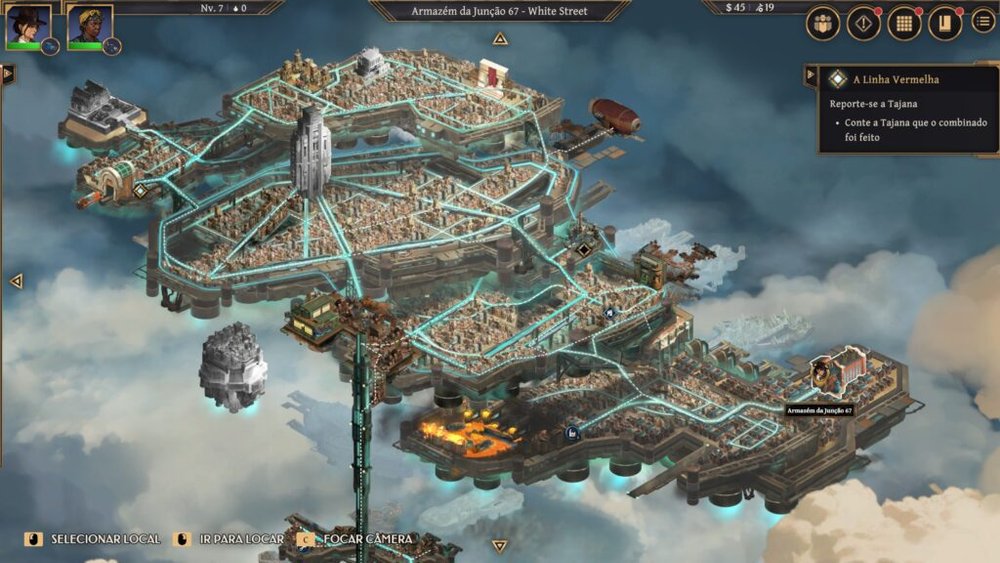Expand the left side panel arrow

(x=8, y=73)
